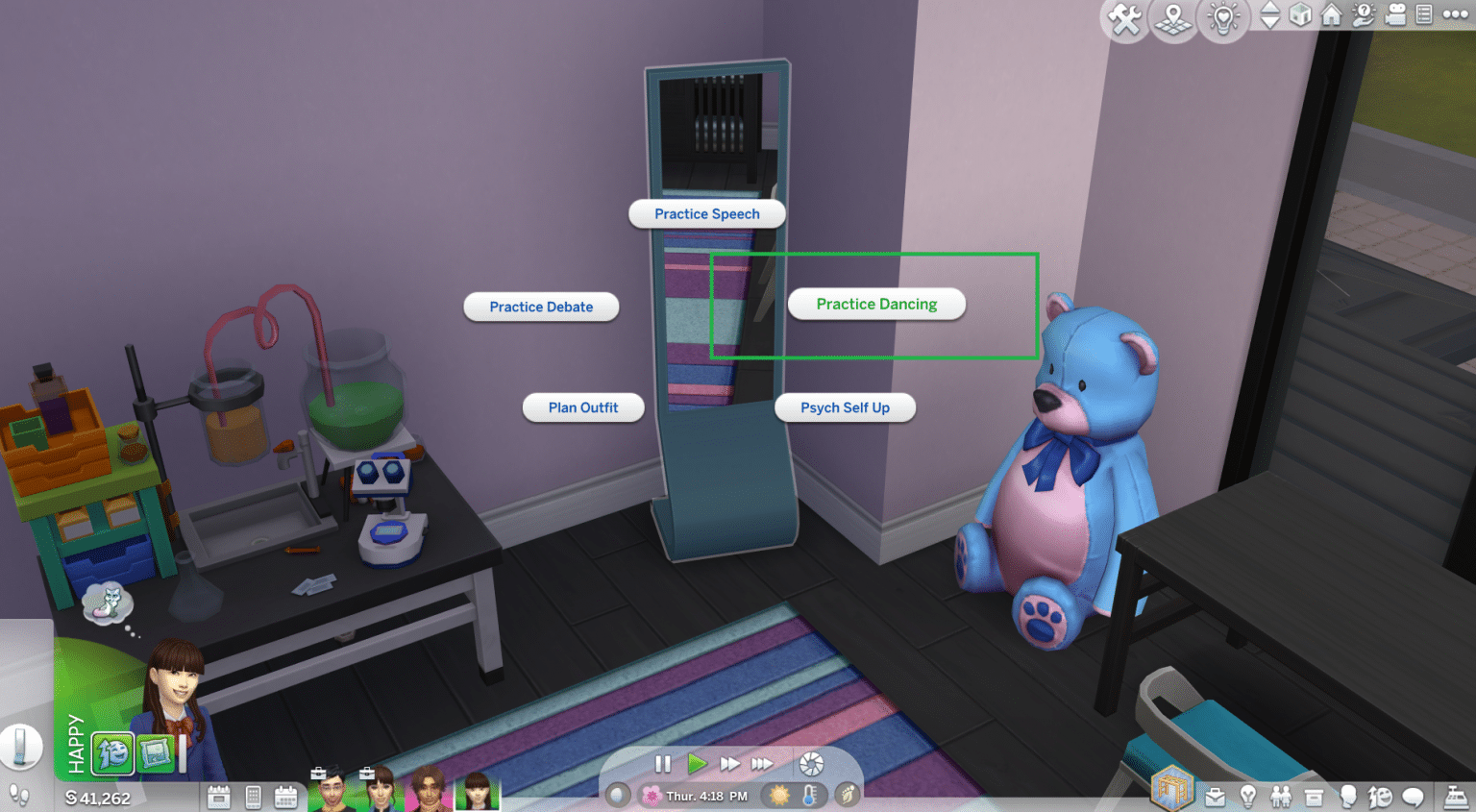
Task: Toggle the camera cube view mode
Action: click(1300, 14)
